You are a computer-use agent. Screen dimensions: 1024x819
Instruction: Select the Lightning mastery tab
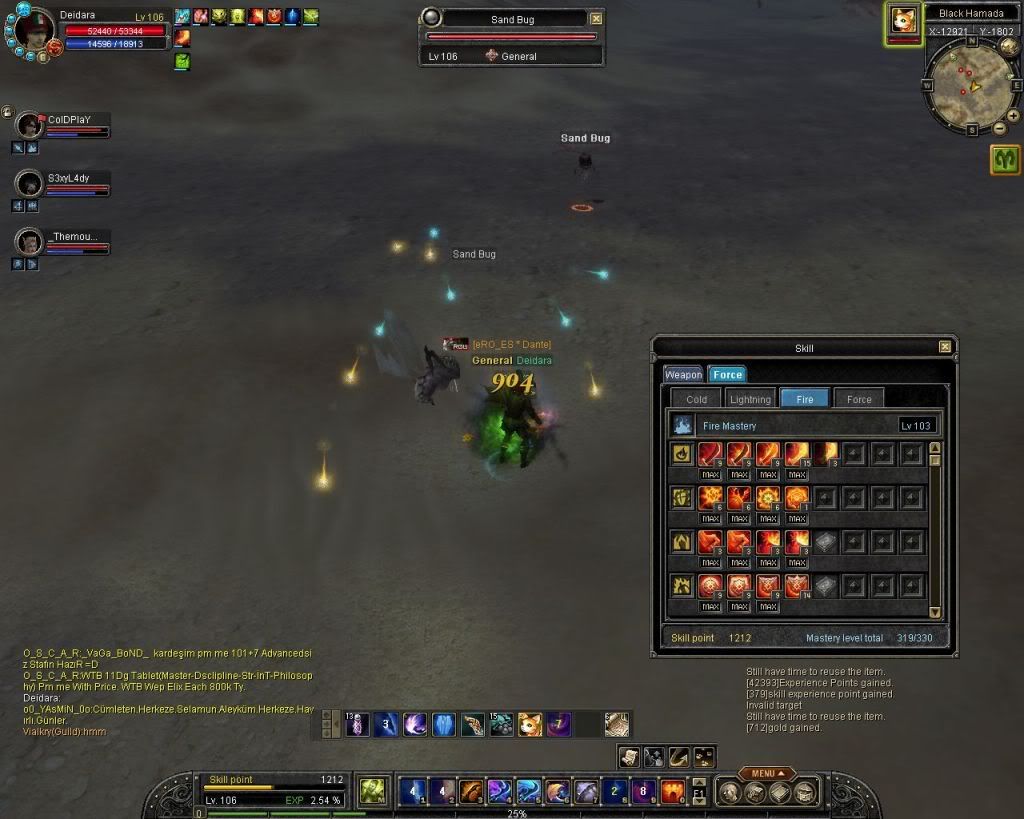click(x=750, y=399)
